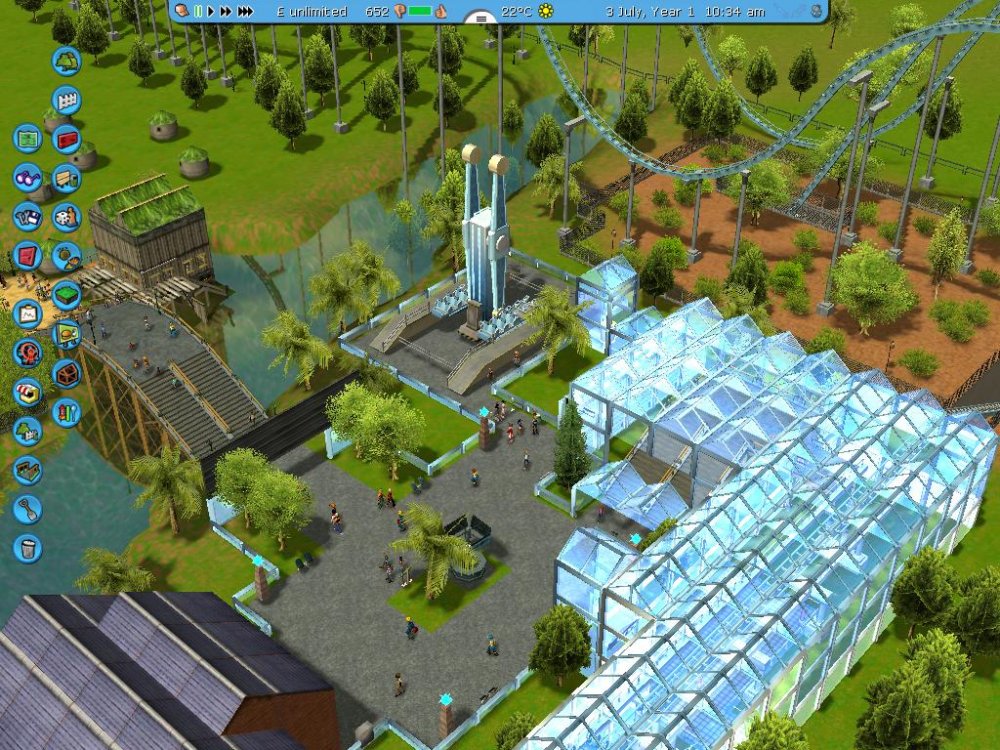Select the green terrain tile tool
Viewport: 1000px width, 750px height.
[66, 294]
